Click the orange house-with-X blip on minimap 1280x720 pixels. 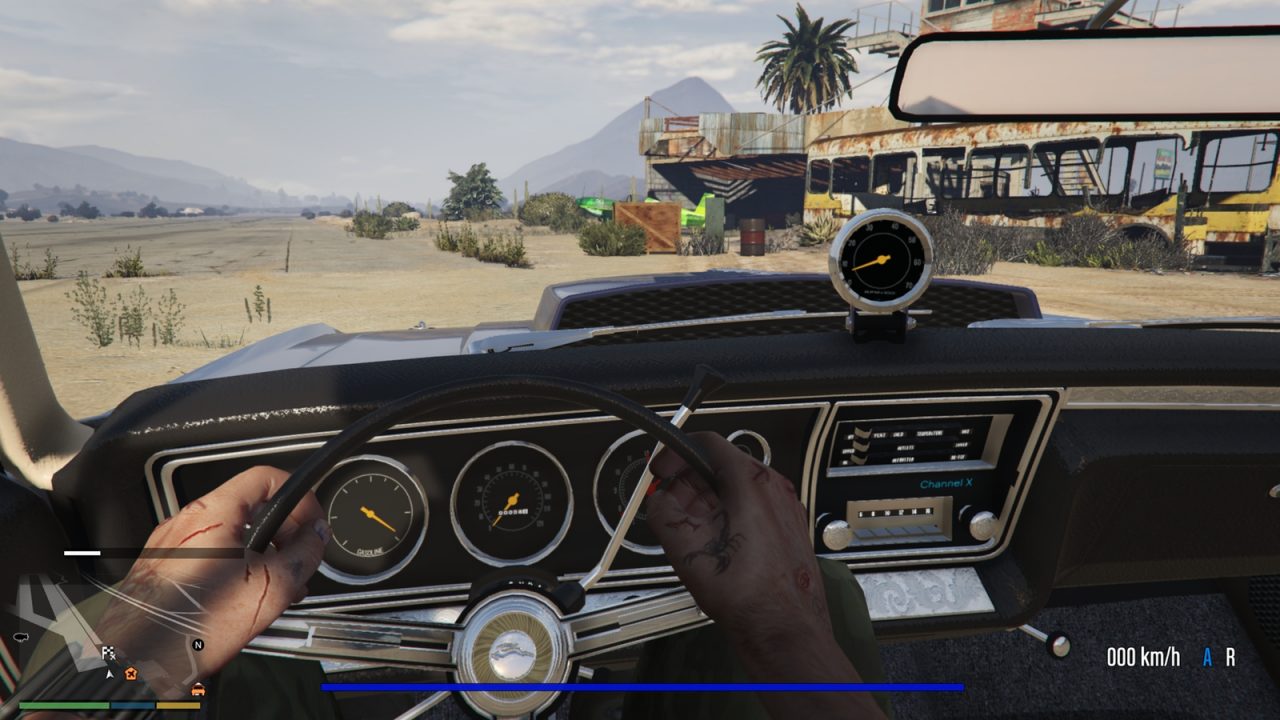click(x=131, y=675)
